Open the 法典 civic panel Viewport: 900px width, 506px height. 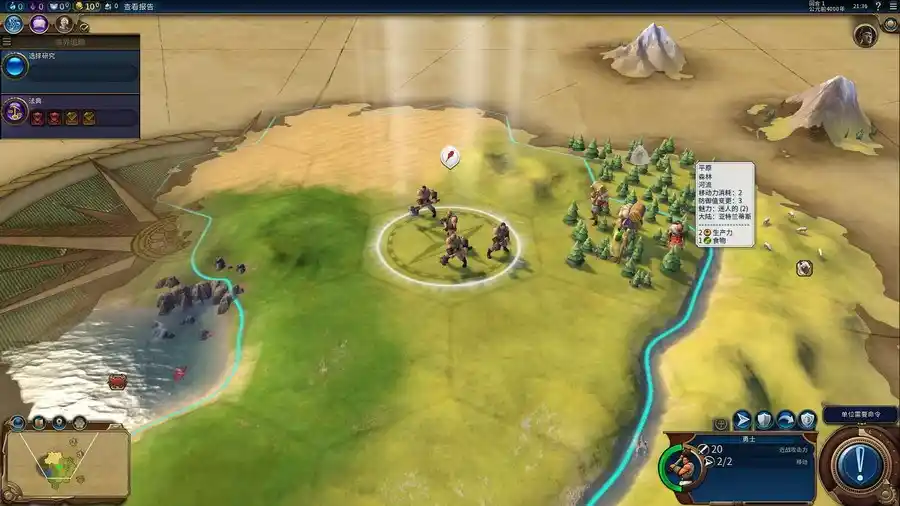(x=70, y=110)
